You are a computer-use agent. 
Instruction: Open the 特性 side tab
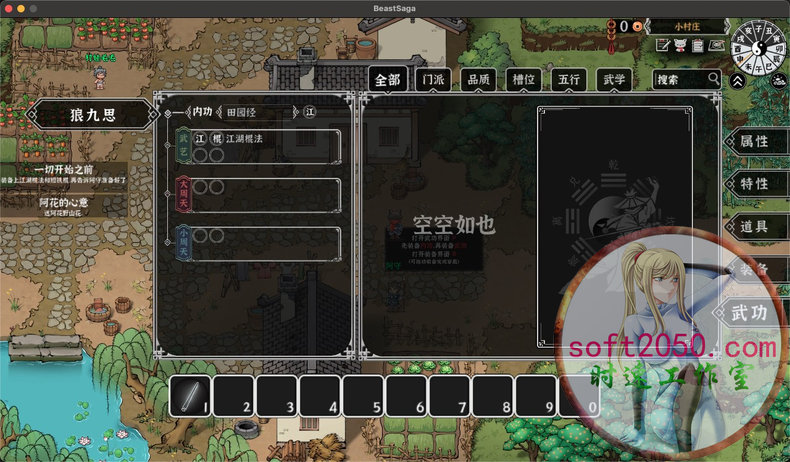pos(753,185)
